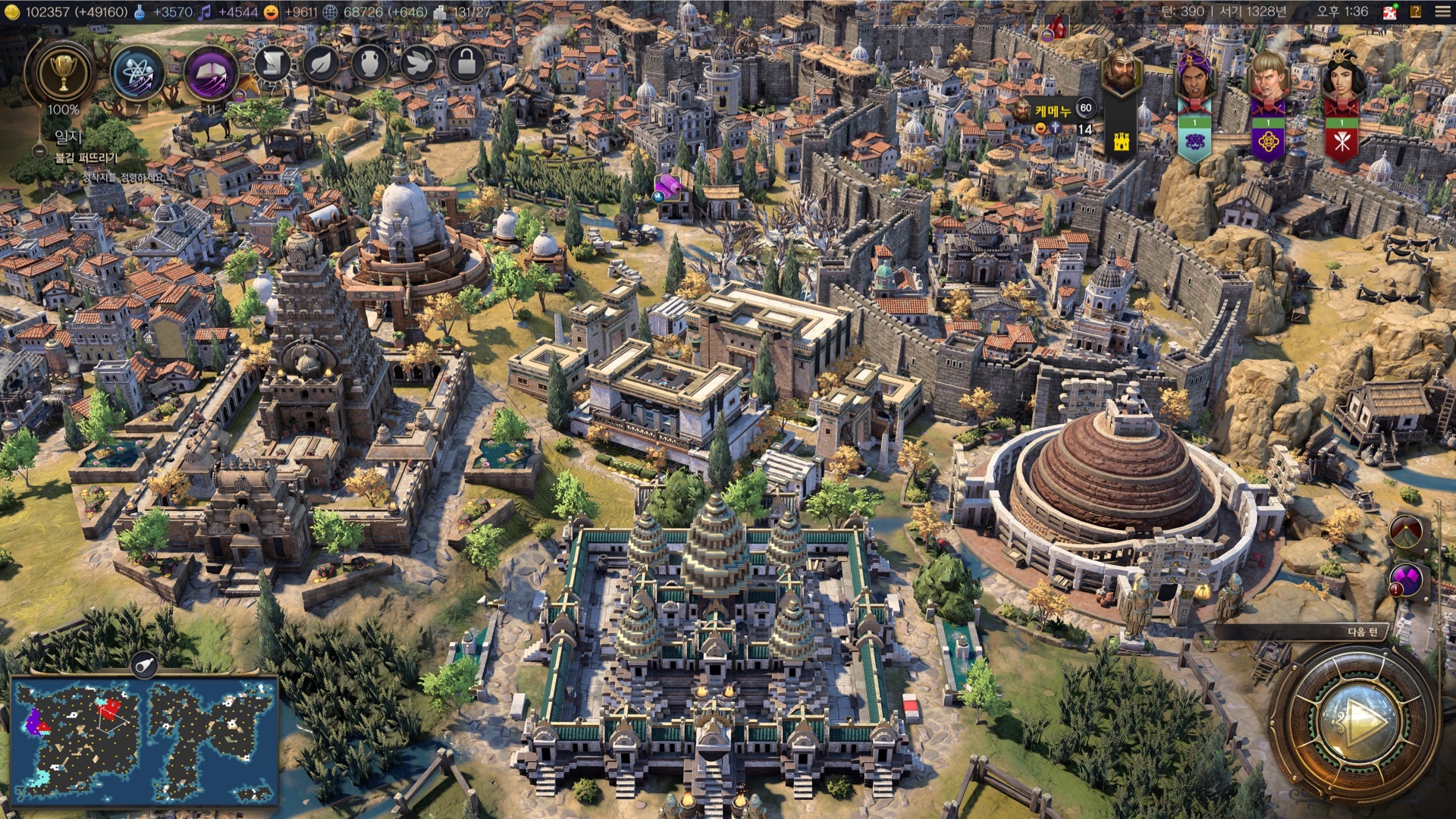
Task: Open the purple book civics tree
Action: pos(212,74)
